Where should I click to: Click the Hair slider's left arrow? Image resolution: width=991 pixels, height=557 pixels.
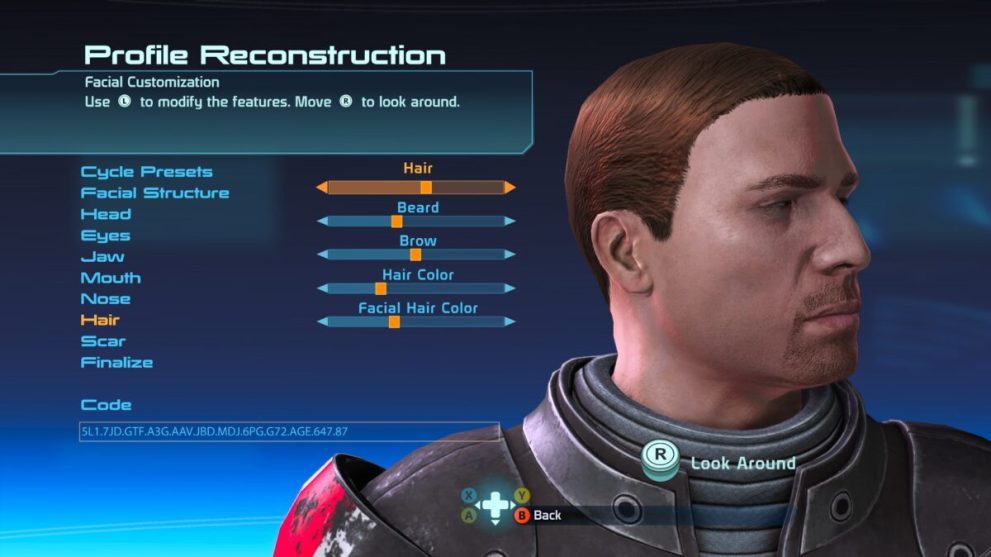point(322,187)
